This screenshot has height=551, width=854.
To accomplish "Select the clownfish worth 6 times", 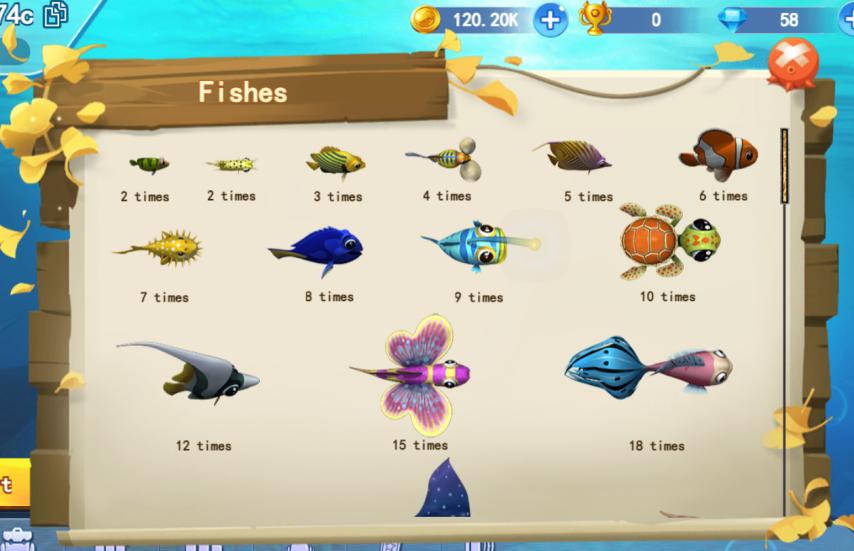I will pyautogui.click(x=719, y=155).
